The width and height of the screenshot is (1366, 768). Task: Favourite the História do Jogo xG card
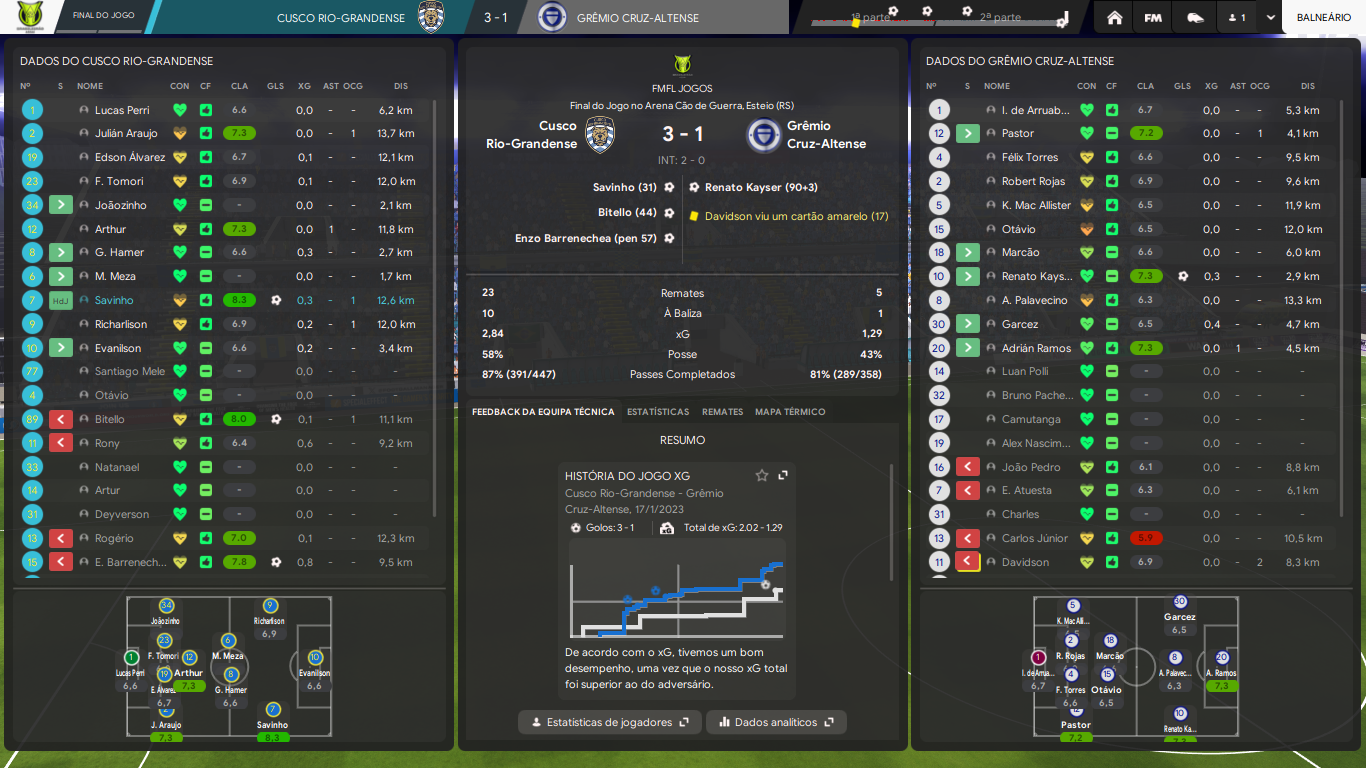point(762,476)
